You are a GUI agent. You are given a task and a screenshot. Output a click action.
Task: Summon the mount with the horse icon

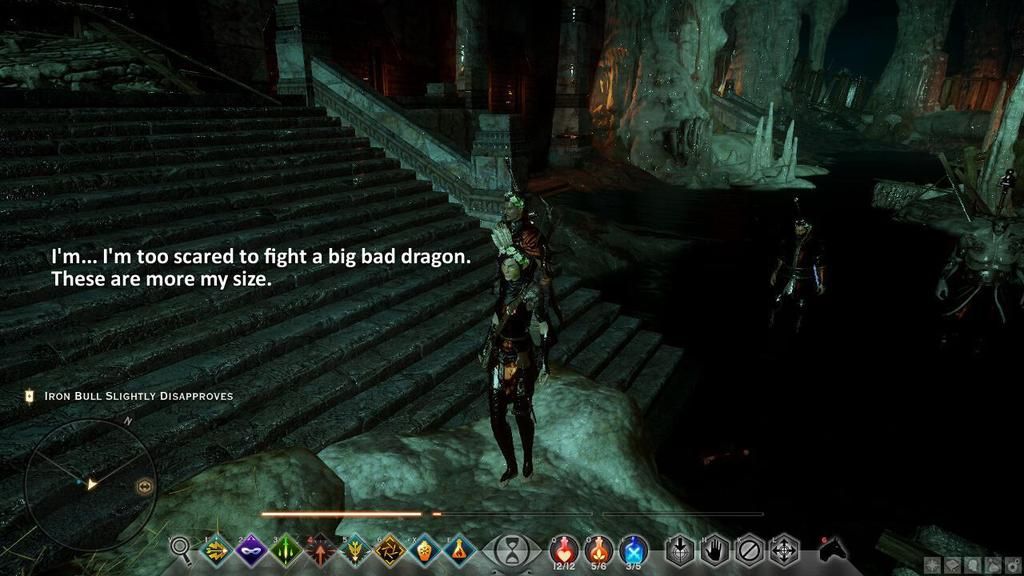pyautogui.click(x=831, y=549)
